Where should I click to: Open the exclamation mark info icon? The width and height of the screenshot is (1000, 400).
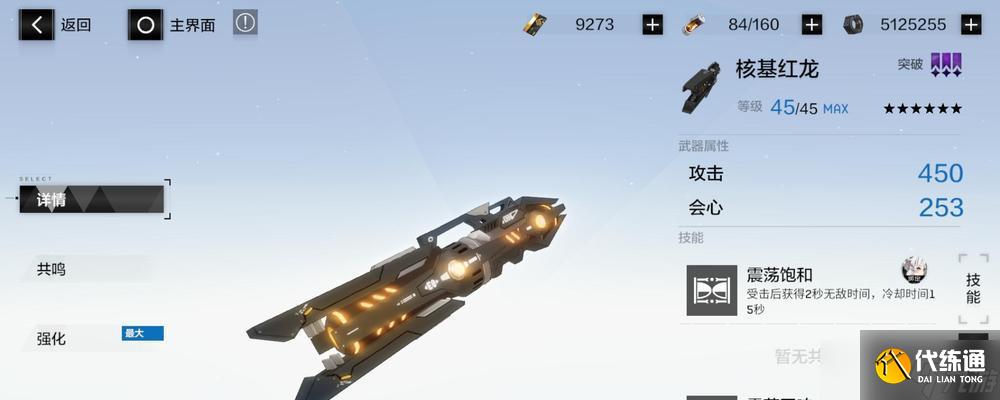click(x=245, y=23)
